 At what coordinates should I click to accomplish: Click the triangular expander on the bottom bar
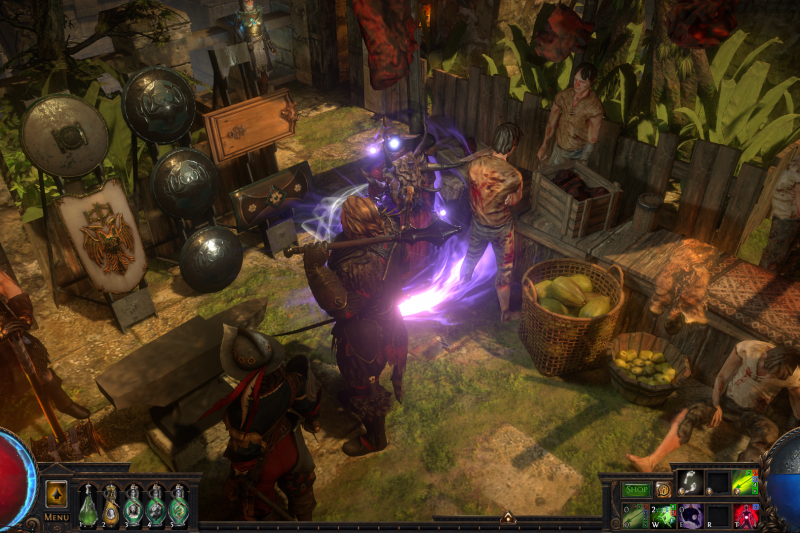tap(508, 518)
